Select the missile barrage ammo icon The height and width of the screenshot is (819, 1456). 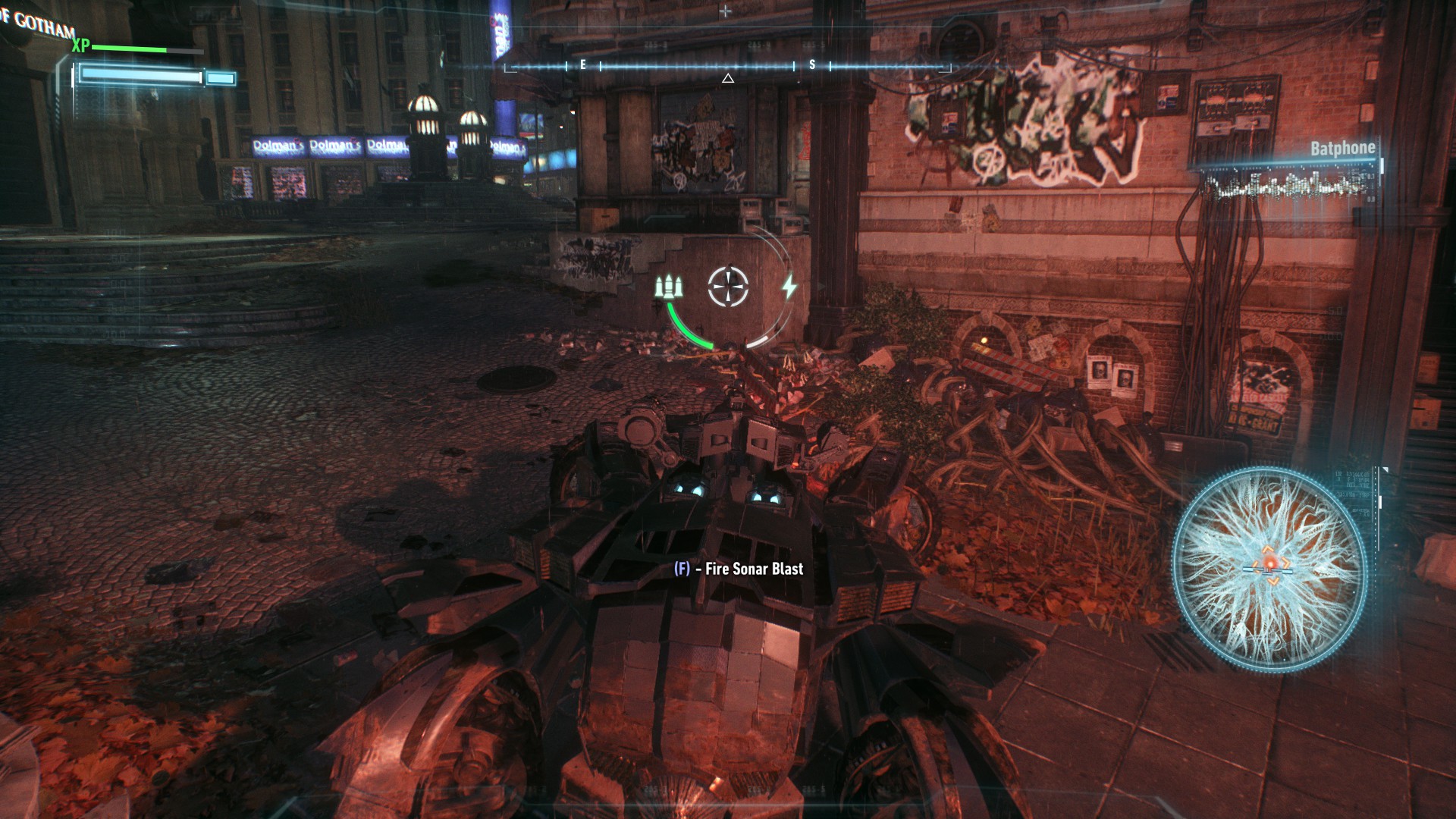670,287
